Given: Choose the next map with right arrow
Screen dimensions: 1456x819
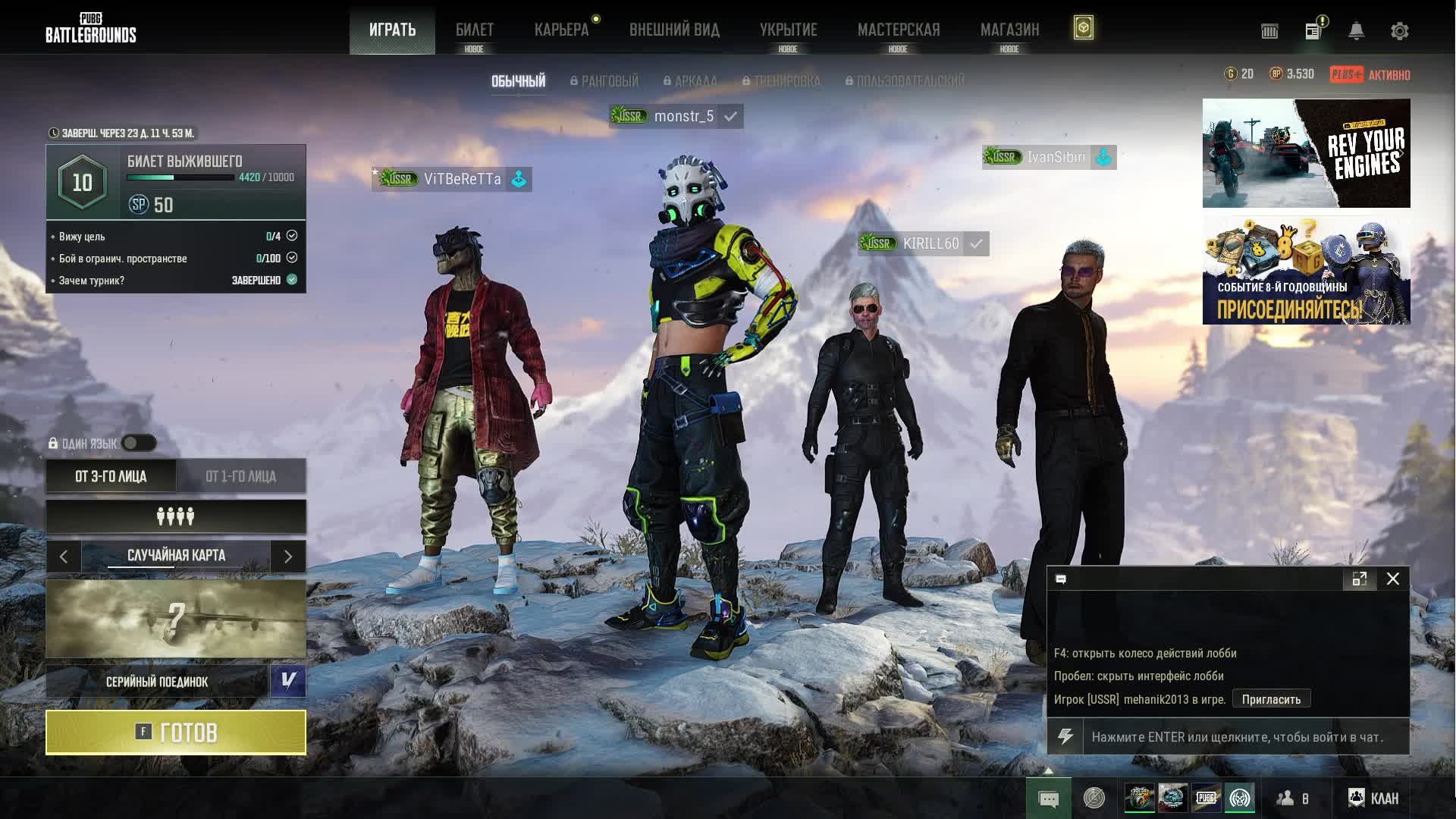Looking at the screenshot, I should pyautogui.click(x=288, y=557).
